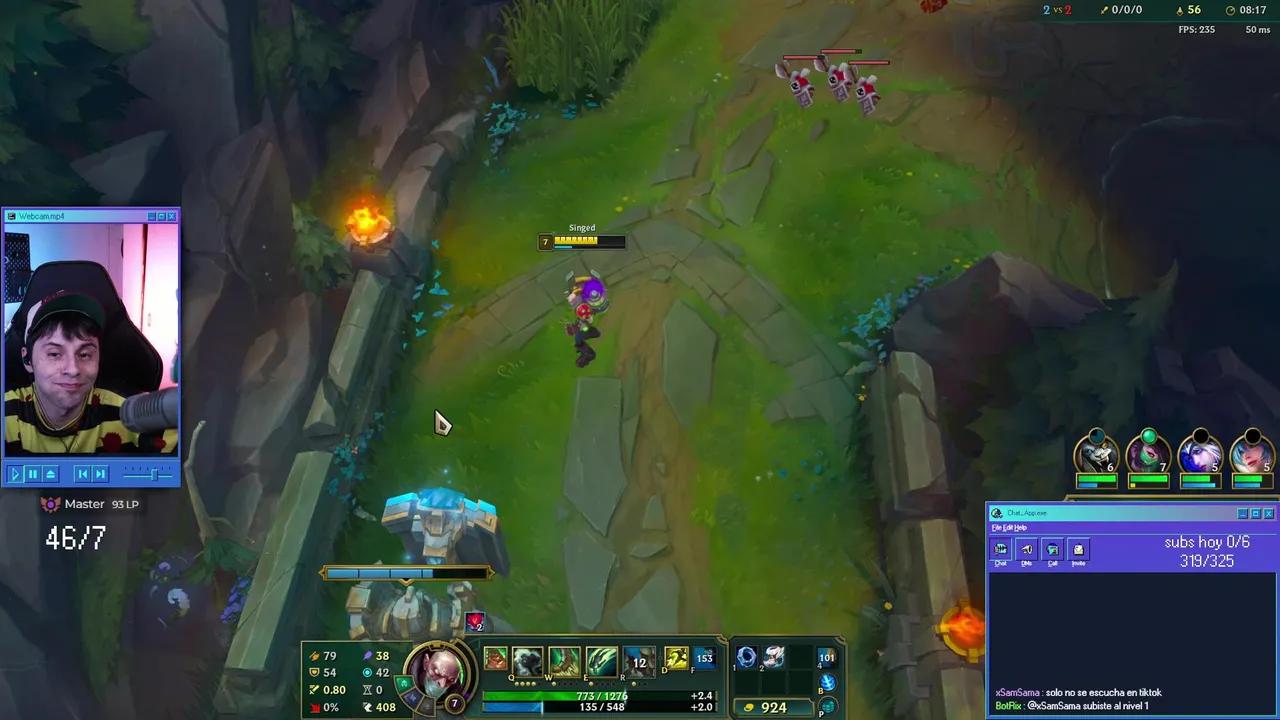Click the D summoner spell on cooldown

tap(676, 660)
